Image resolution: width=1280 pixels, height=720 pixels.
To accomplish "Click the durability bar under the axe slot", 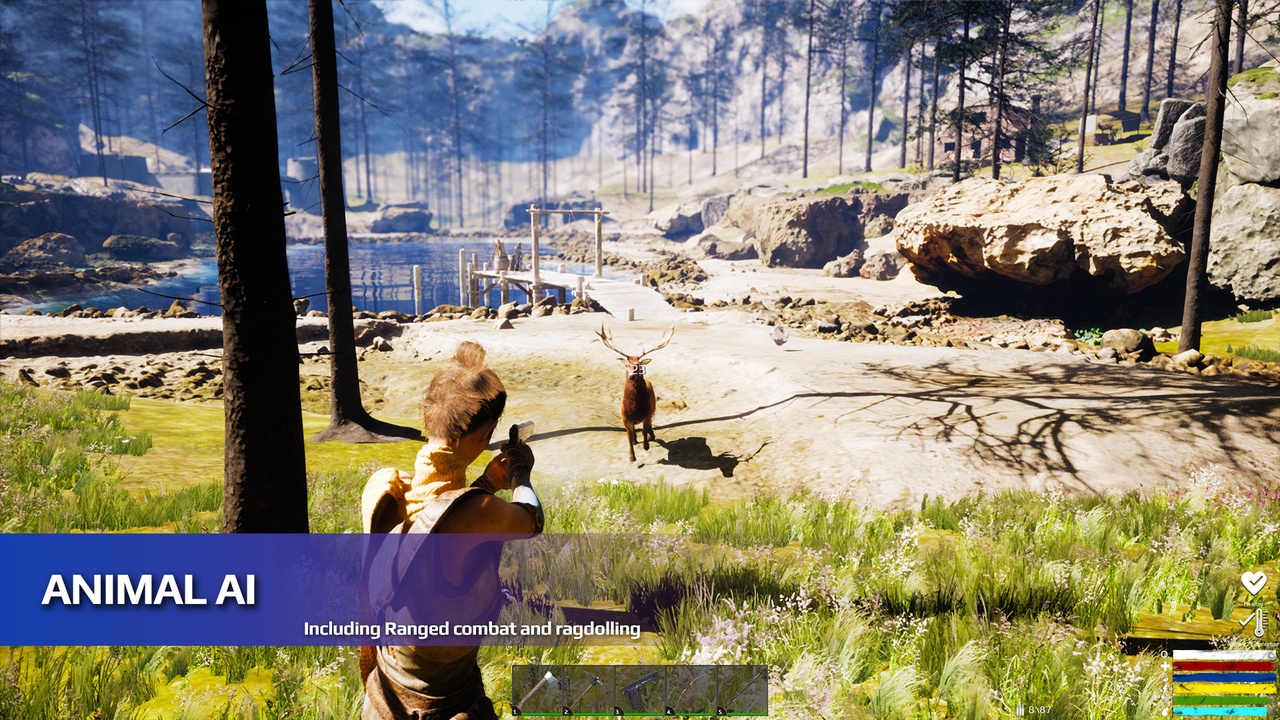I will pyautogui.click(x=537, y=714).
